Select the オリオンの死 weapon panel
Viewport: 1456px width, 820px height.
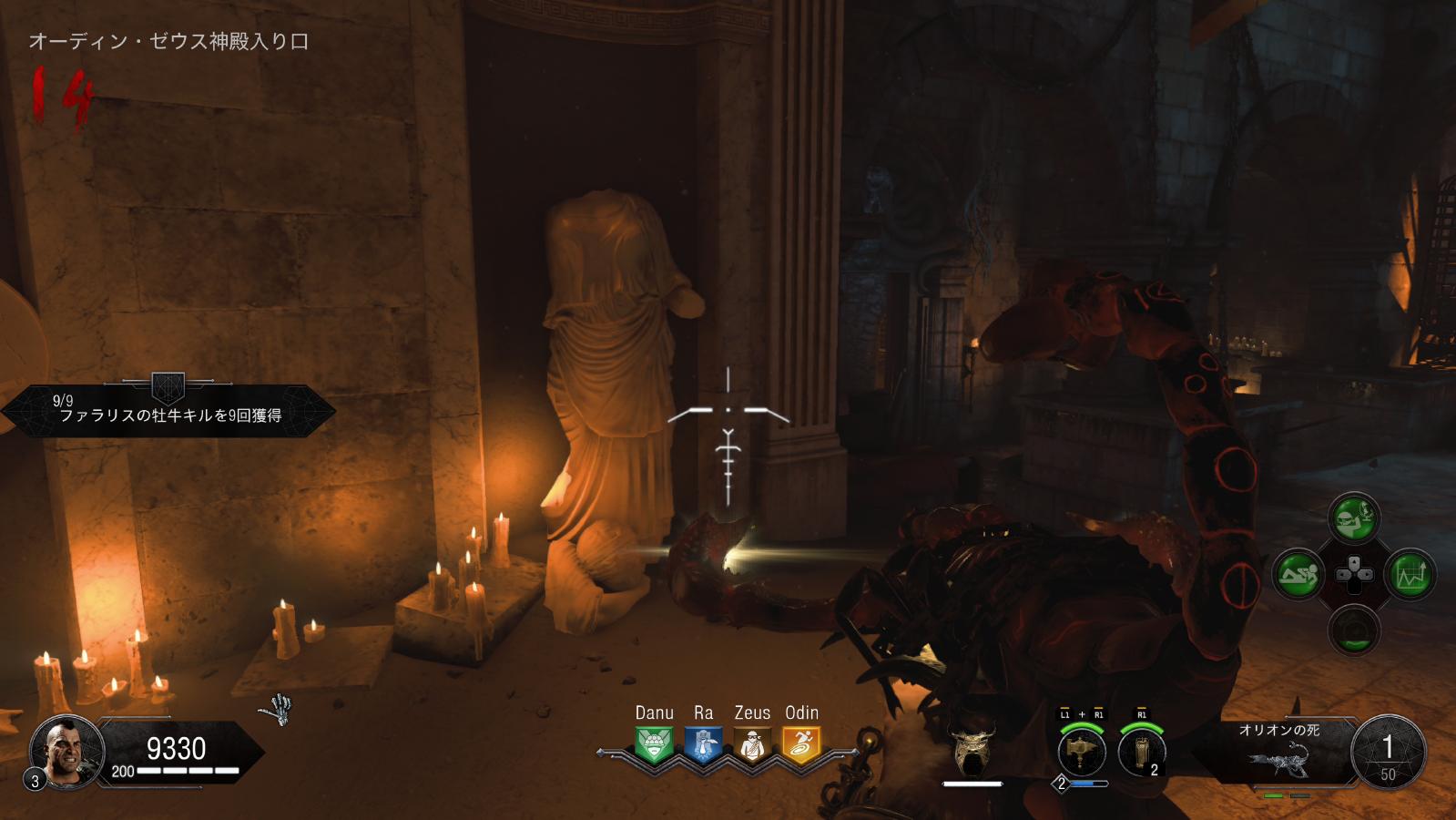pos(1280,753)
